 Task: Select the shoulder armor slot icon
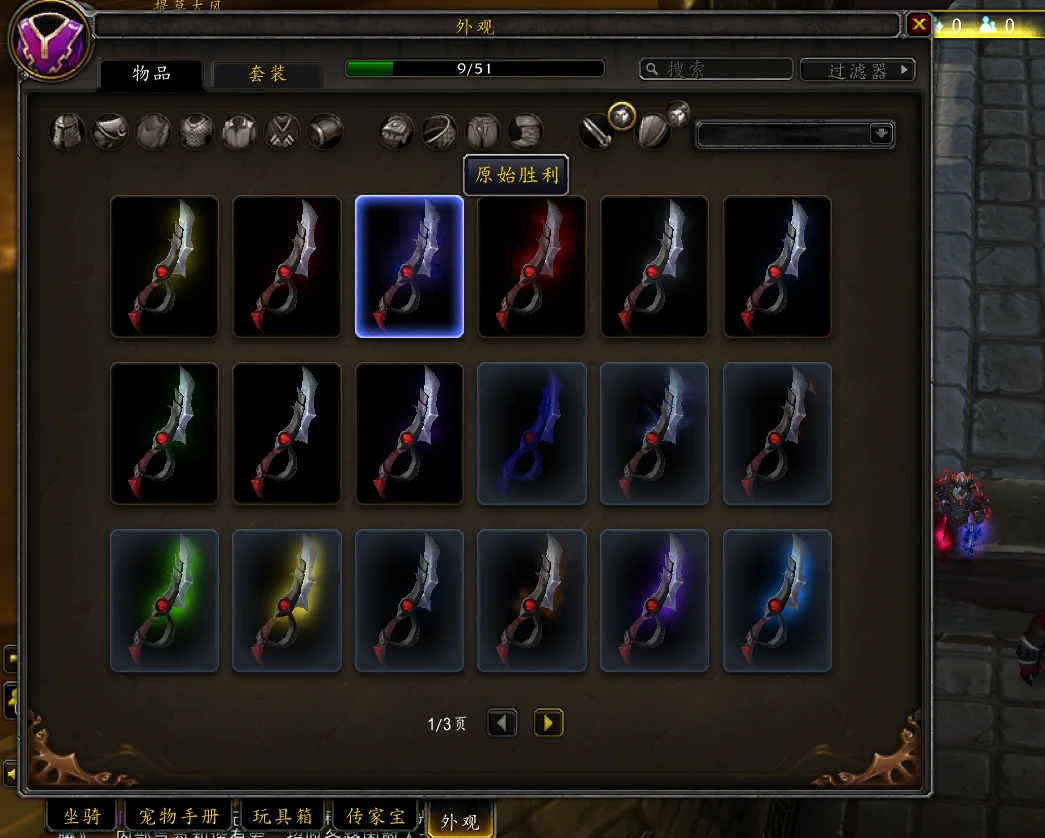[110, 131]
